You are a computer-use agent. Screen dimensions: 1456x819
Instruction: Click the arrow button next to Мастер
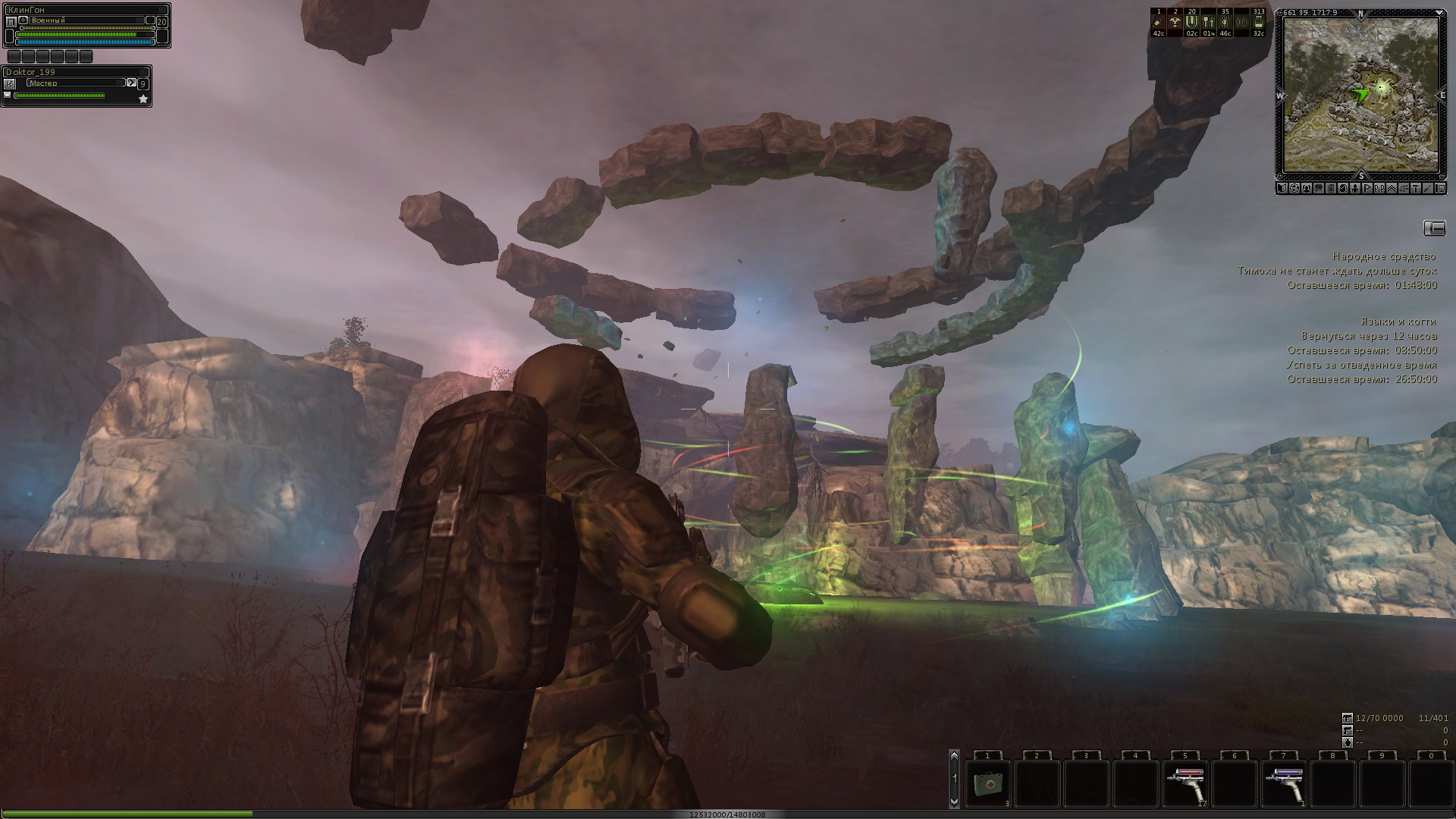pyautogui.click(x=131, y=83)
